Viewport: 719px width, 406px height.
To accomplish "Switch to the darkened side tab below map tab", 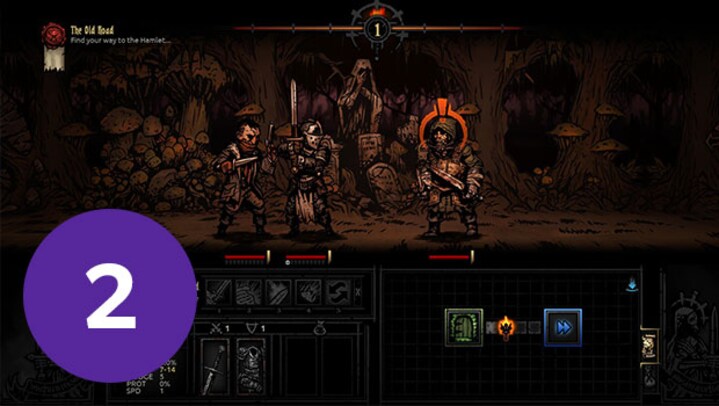I will [648, 376].
